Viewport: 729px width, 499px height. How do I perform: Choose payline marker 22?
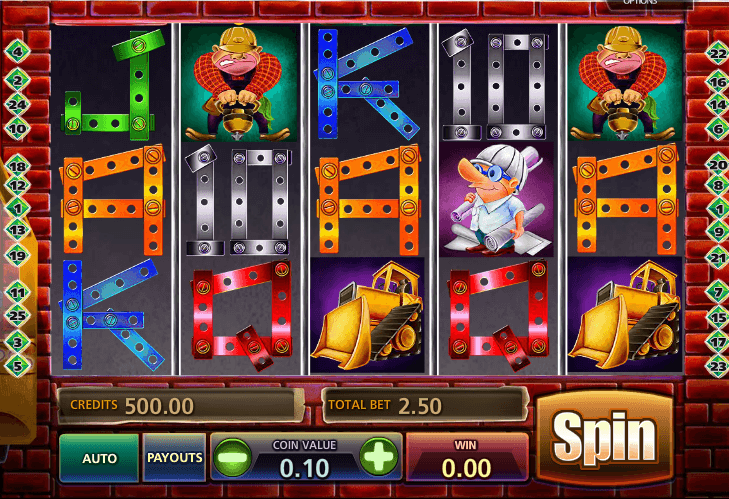coord(716,54)
